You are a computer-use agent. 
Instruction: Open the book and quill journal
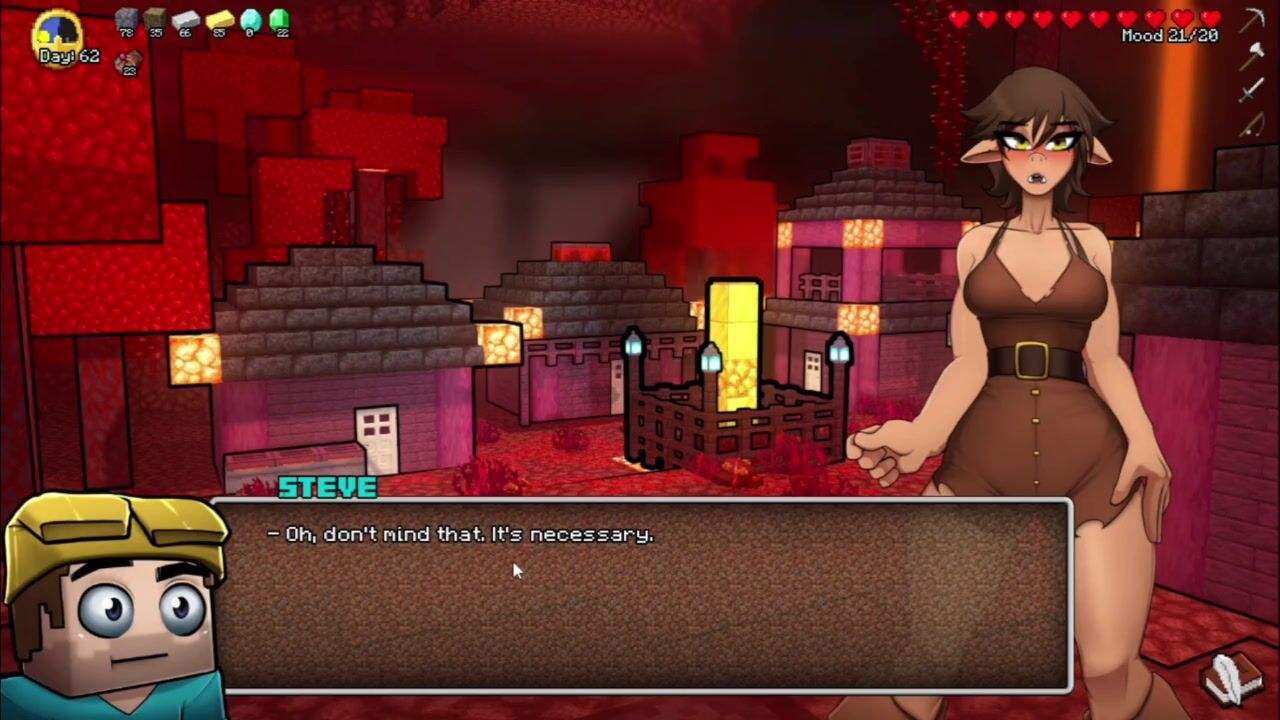pyautogui.click(x=1233, y=679)
